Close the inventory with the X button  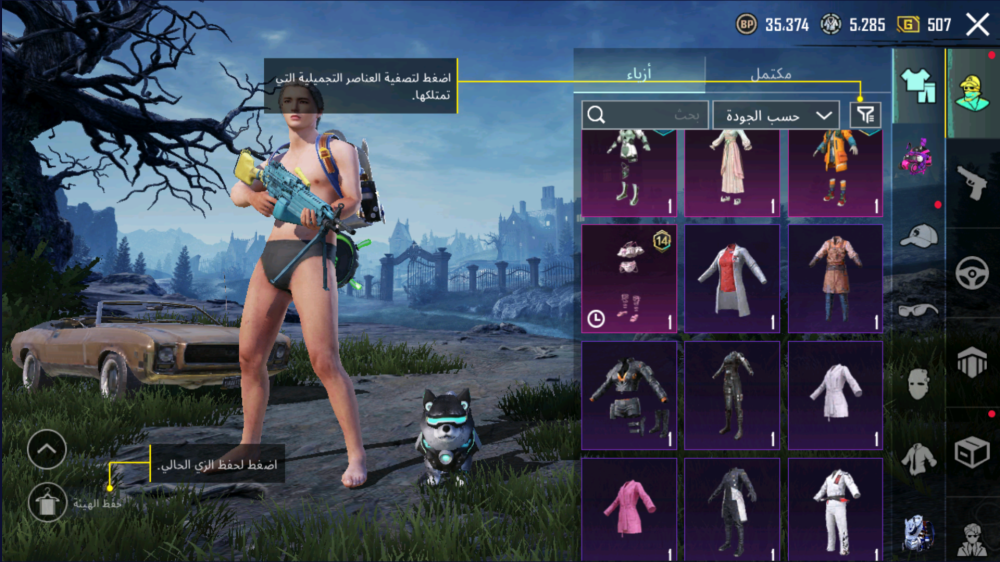tap(977, 25)
